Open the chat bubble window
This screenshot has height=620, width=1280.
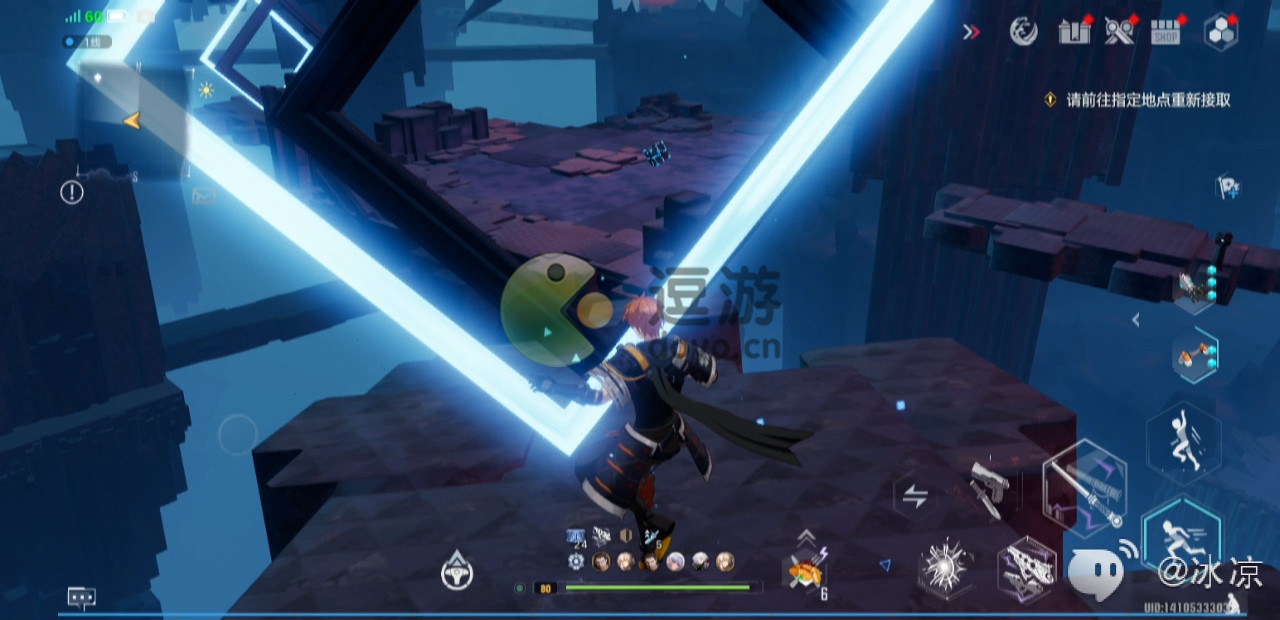point(81,597)
